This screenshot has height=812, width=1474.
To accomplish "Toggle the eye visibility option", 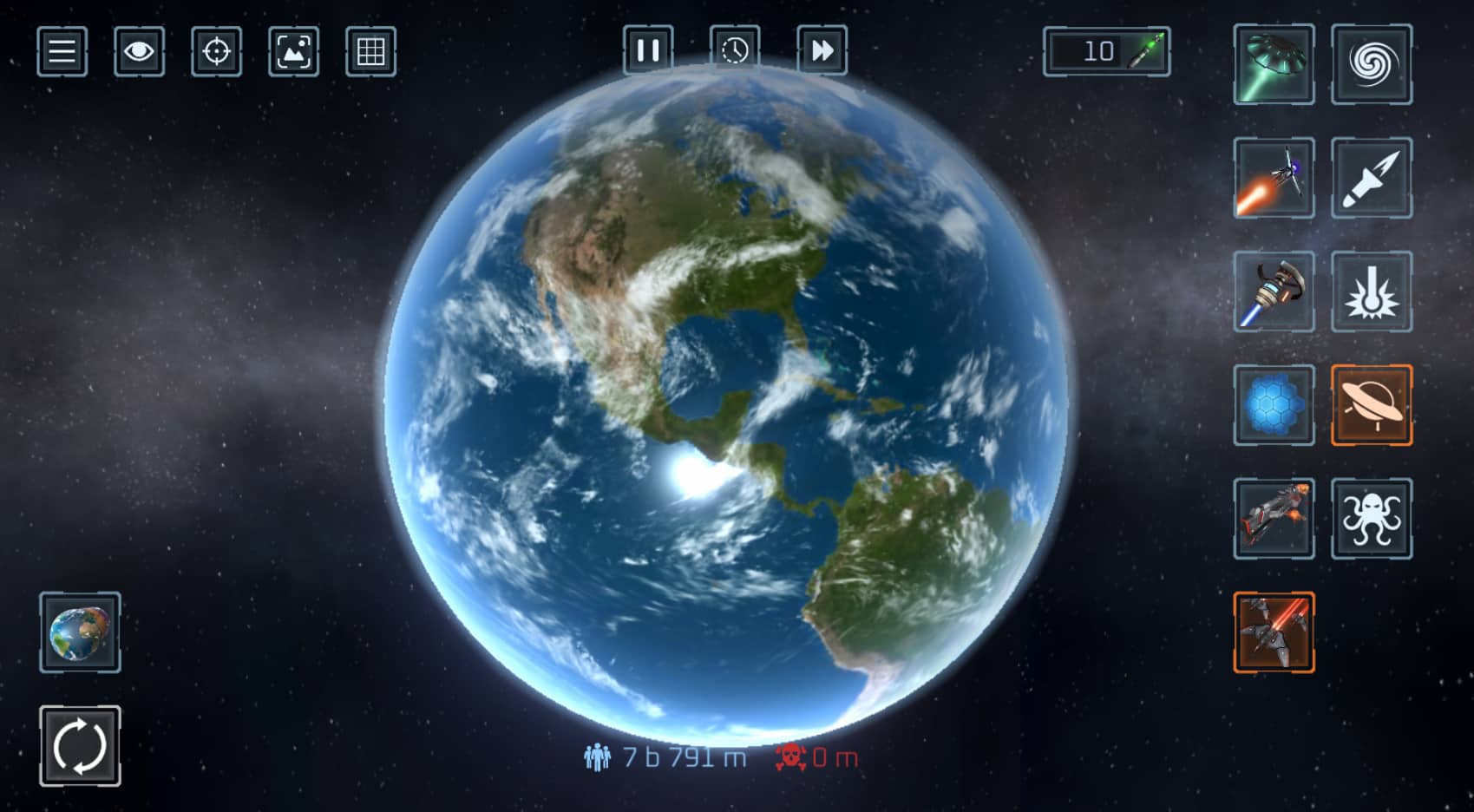I will (139, 52).
